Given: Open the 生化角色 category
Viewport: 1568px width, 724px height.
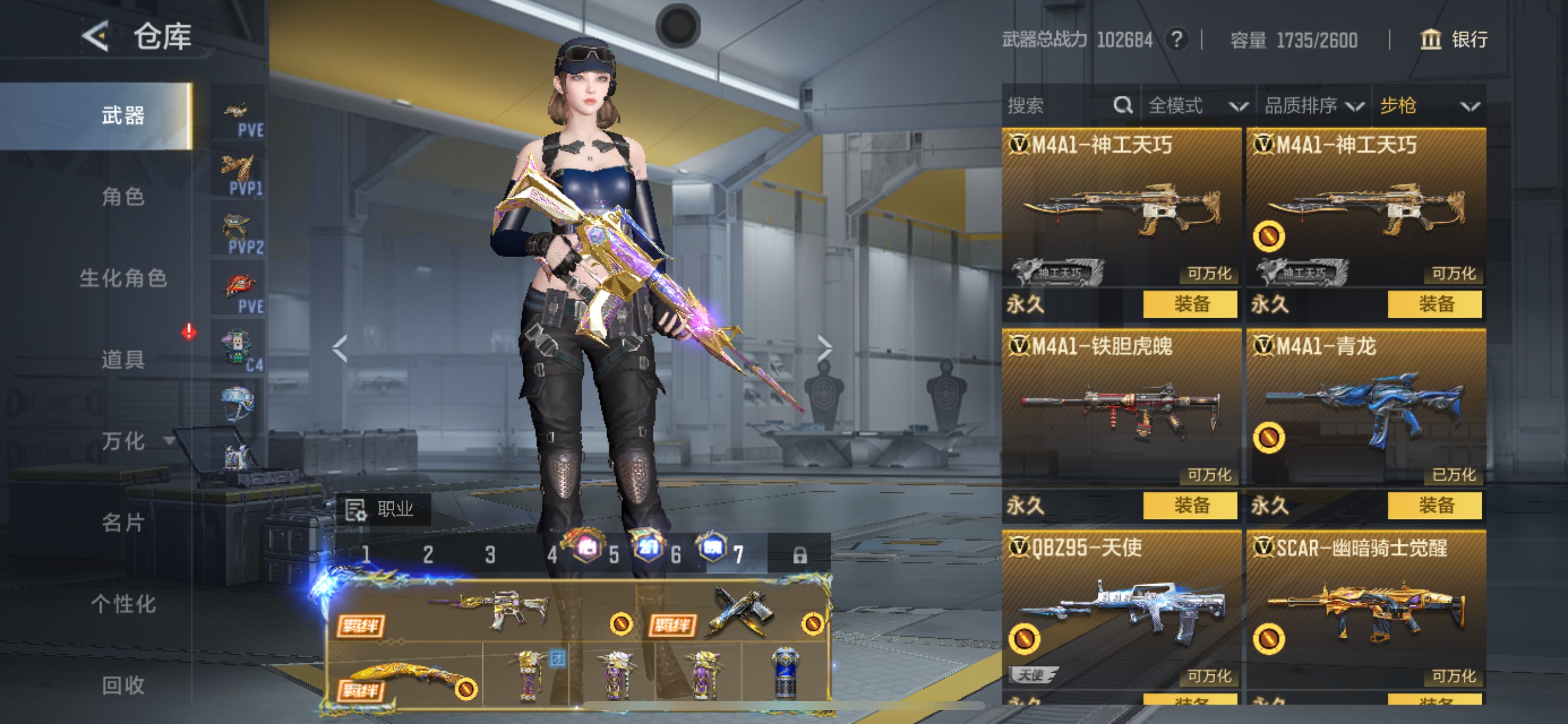Looking at the screenshot, I should pyautogui.click(x=123, y=278).
